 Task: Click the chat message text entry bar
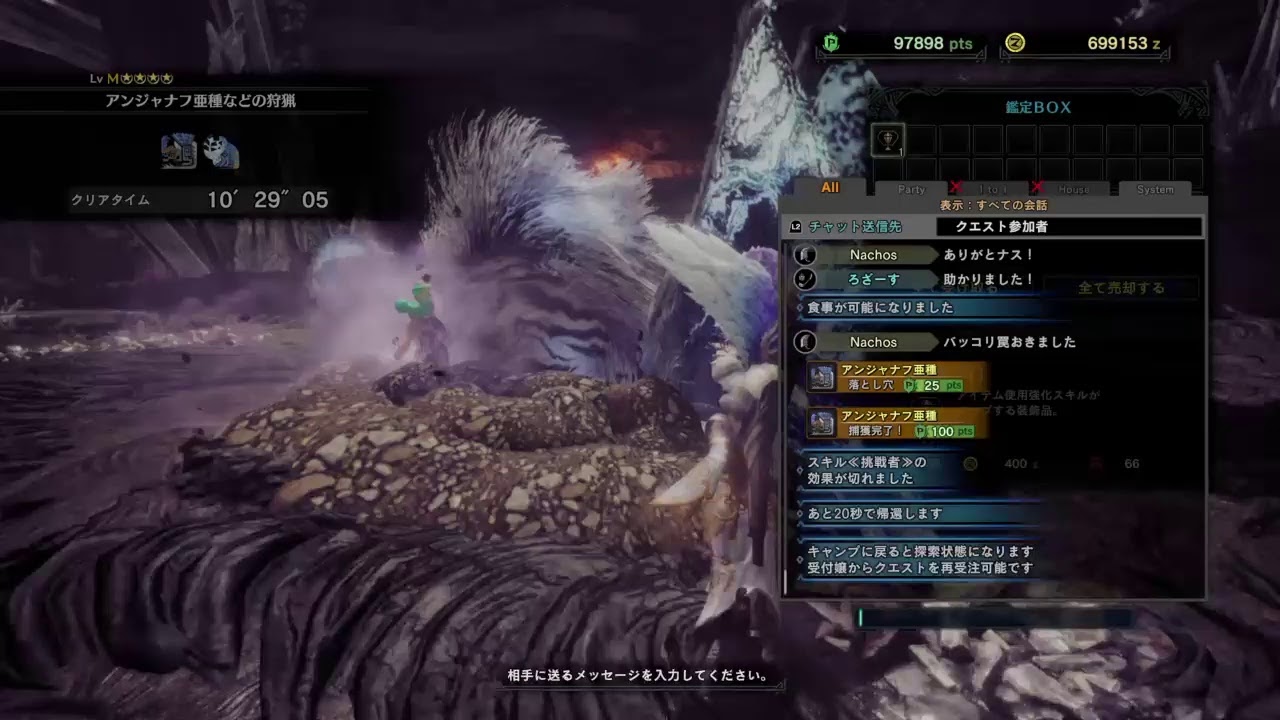click(x=995, y=618)
